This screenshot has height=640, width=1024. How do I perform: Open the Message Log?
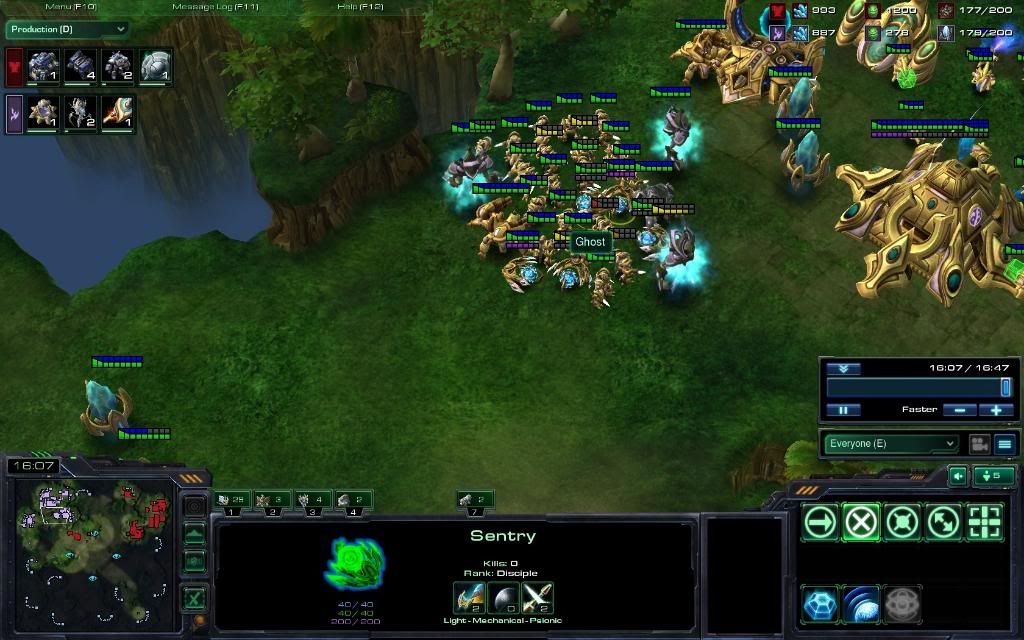coord(215,7)
